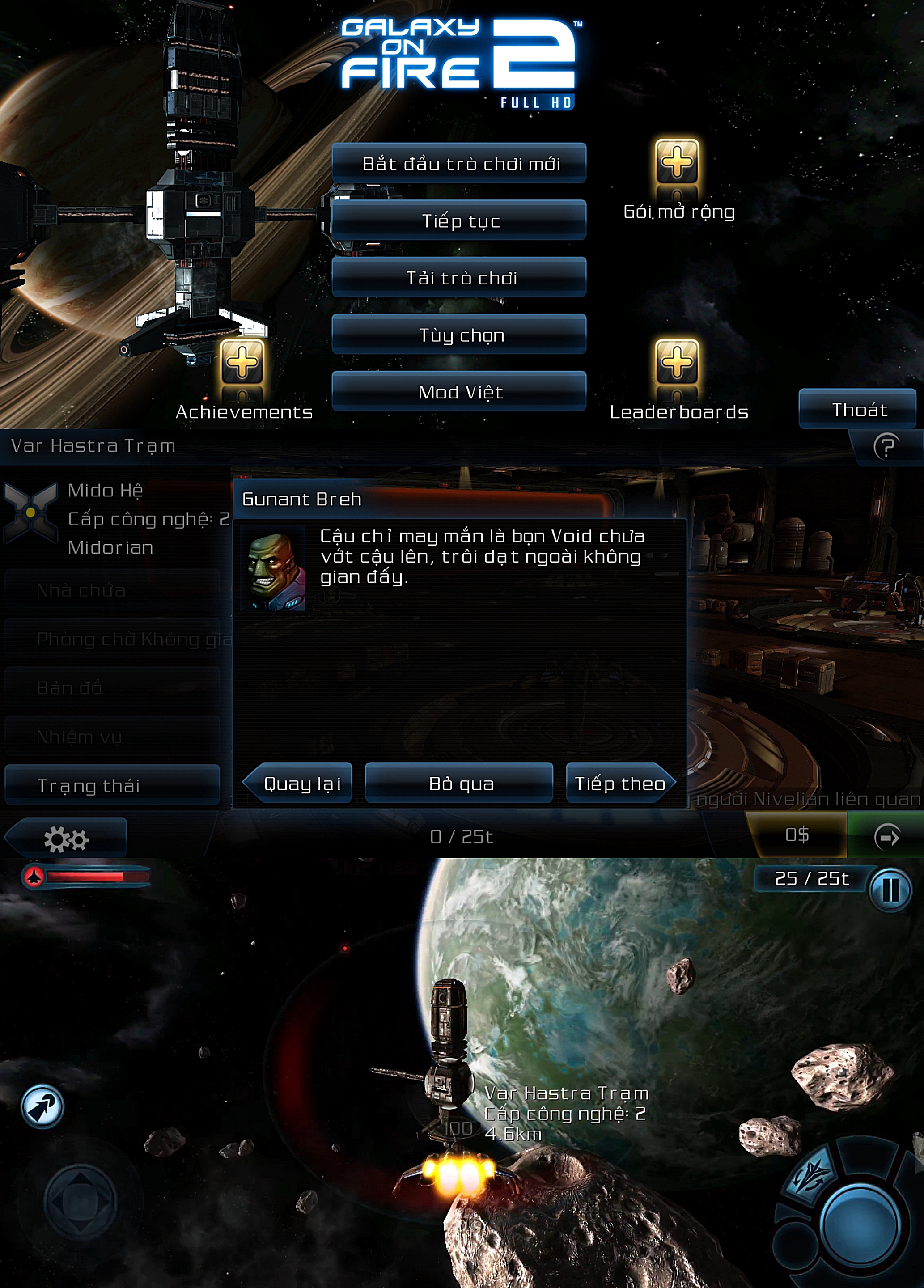Click the green arrow launch button
This screenshot has height=1288, width=924.
(886, 836)
